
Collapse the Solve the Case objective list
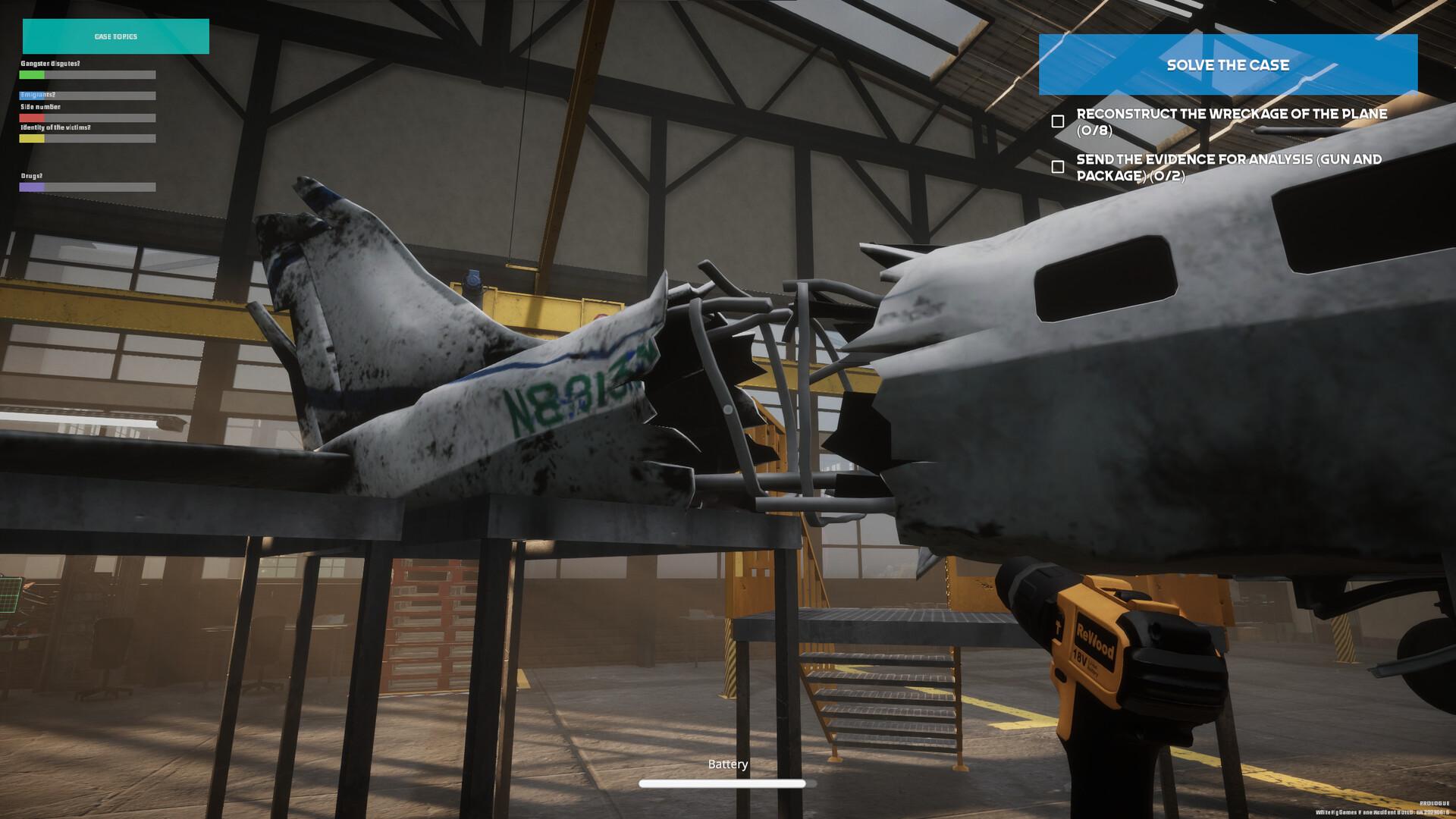tap(1227, 65)
